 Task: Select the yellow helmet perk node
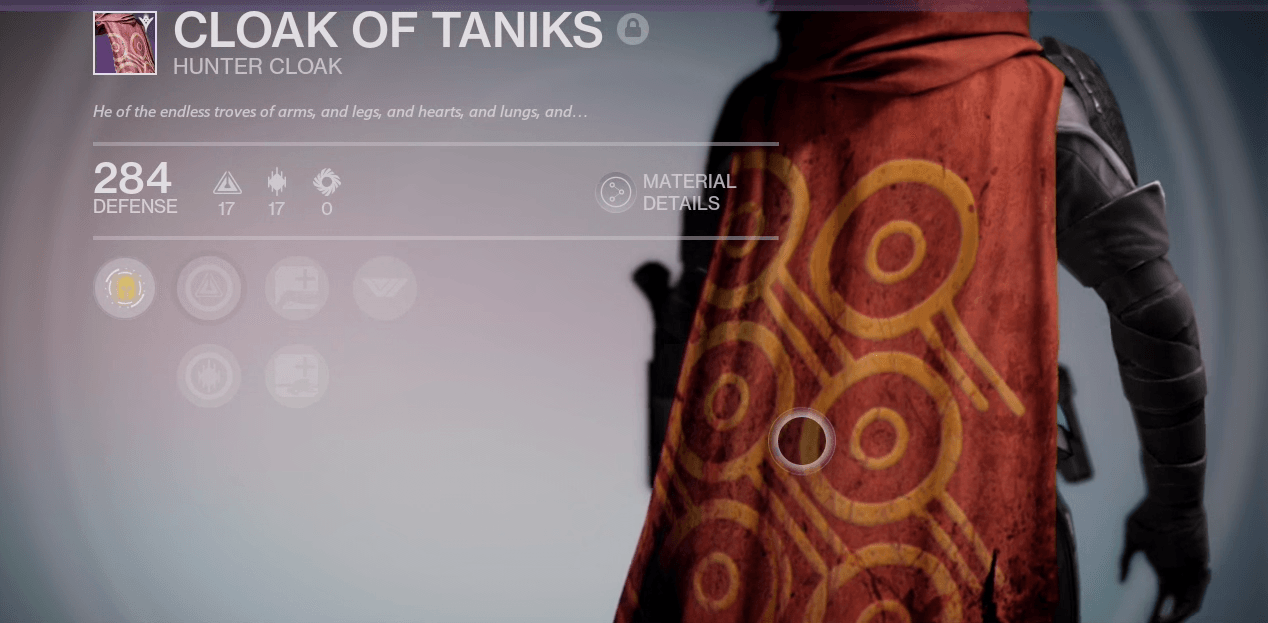pos(125,288)
